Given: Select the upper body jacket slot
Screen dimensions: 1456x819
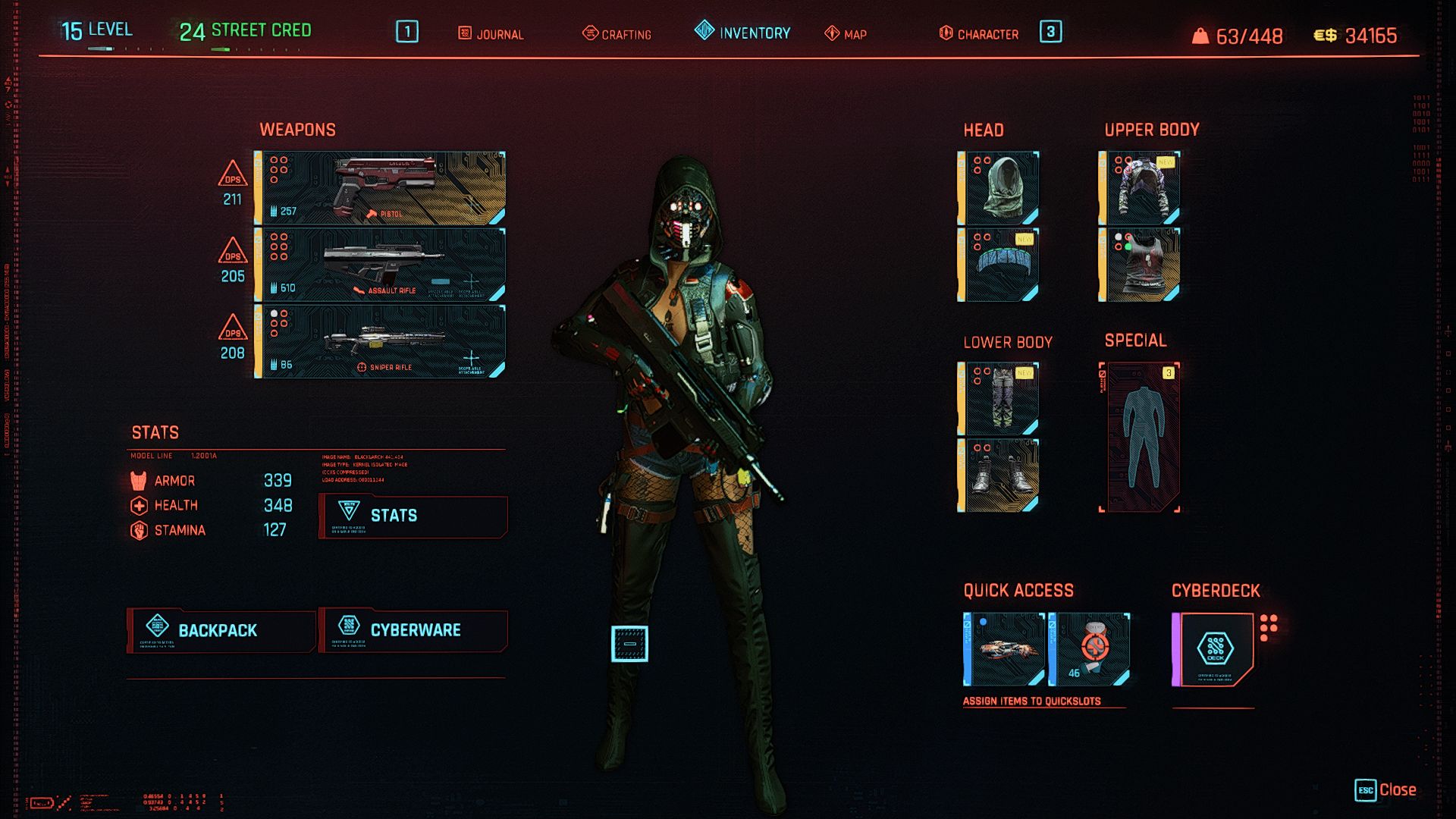Looking at the screenshot, I should (x=1140, y=188).
